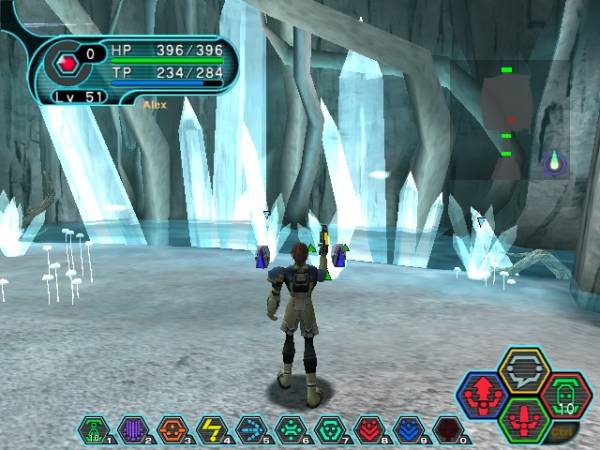Cast the blue chevron technique in slot 9
Screen dimensions: 600x450
pyautogui.click(x=407, y=430)
